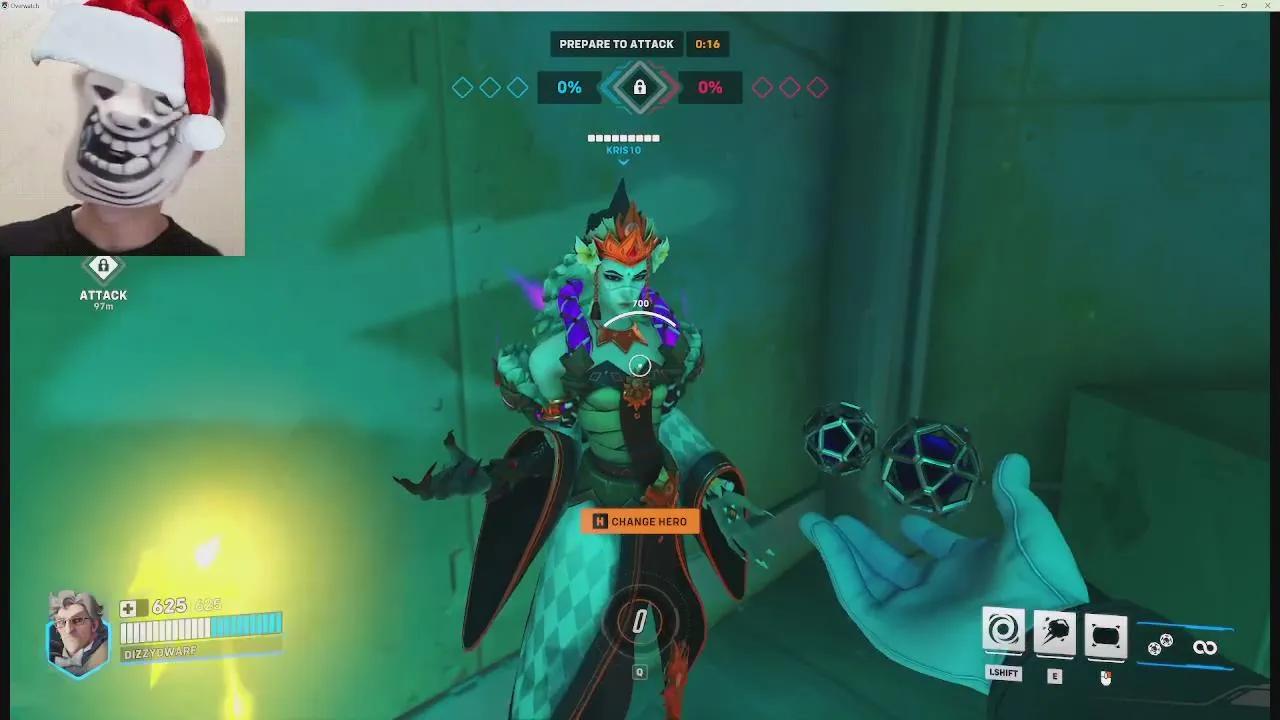The width and height of the screenshot is (1280, 720).
Task: Click the Attack objective waypoint marker
Action: [103, 268]
